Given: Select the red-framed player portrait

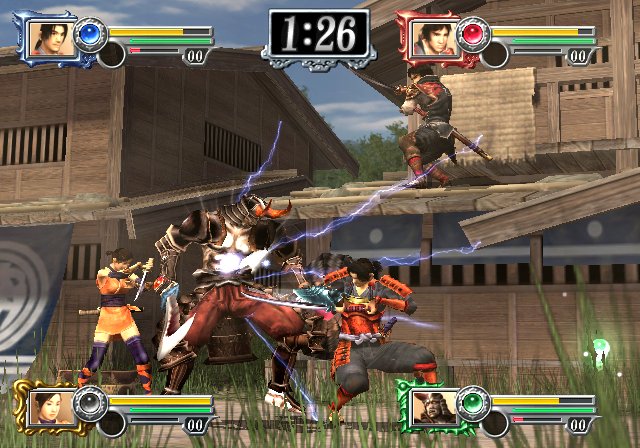Looking at the screenshot, I should 430,37.
